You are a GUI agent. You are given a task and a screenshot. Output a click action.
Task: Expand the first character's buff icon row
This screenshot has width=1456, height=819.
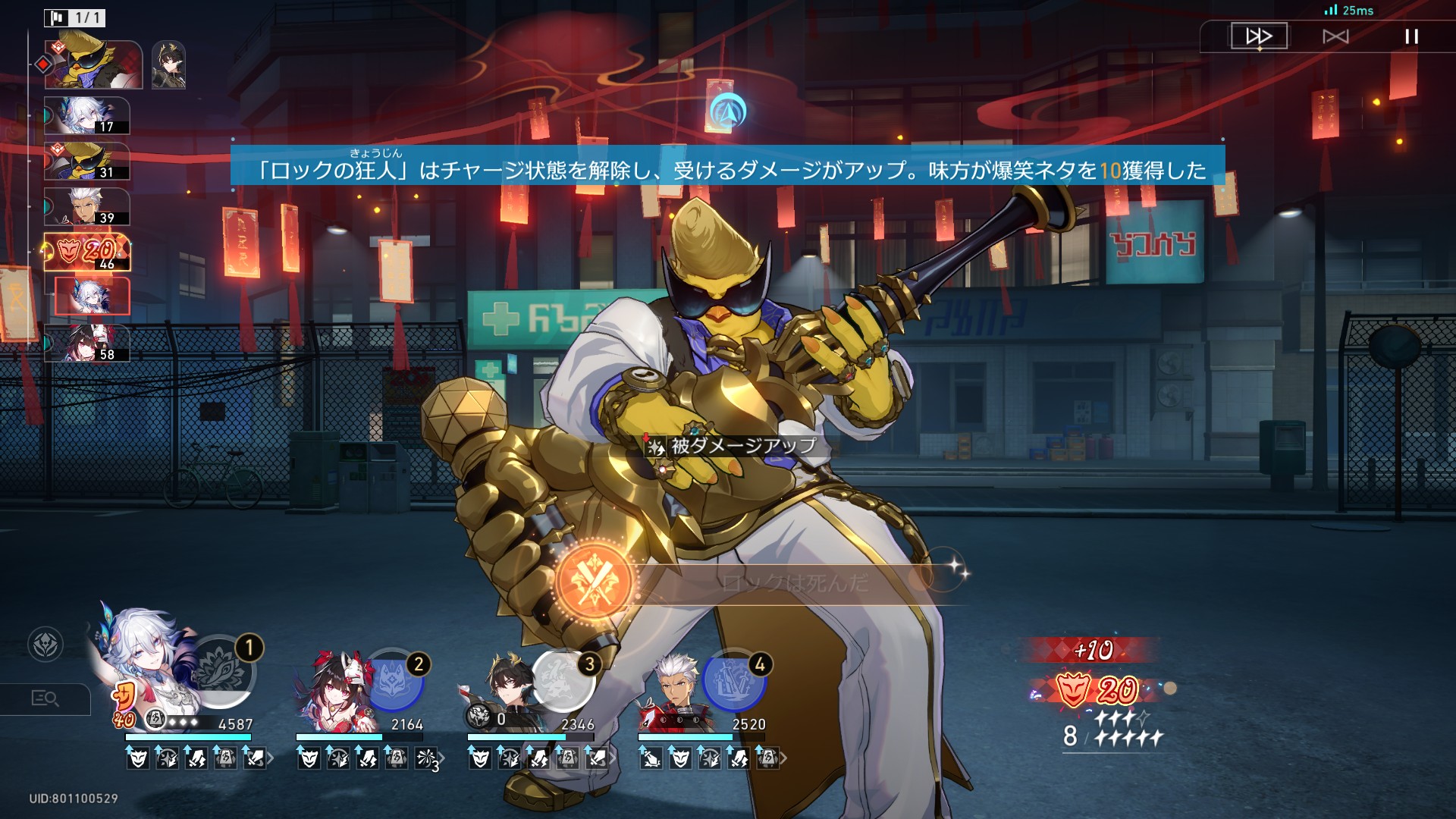click(271, 758)
